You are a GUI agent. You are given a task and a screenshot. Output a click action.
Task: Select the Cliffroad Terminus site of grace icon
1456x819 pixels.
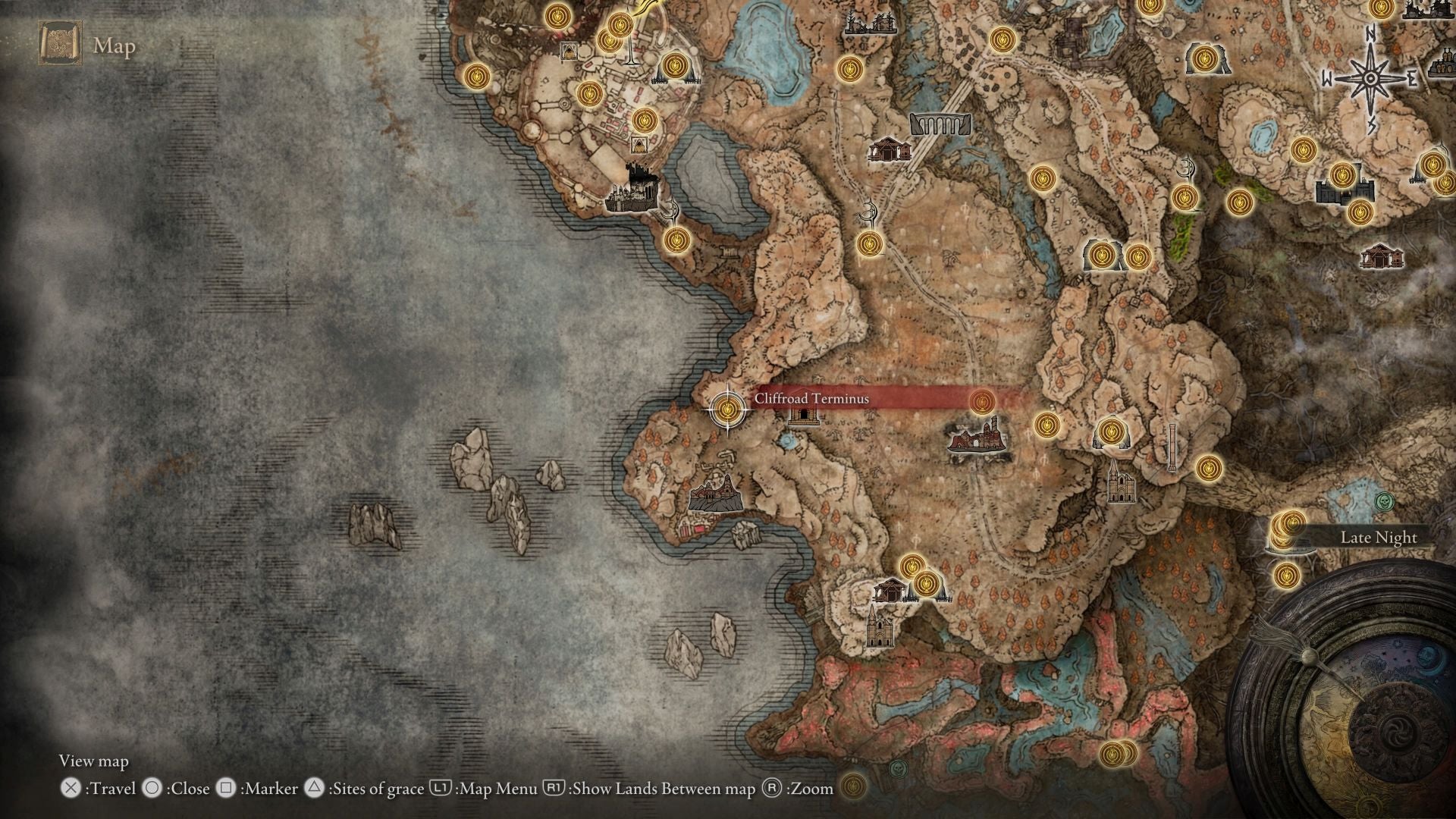[x=727, y=409]
